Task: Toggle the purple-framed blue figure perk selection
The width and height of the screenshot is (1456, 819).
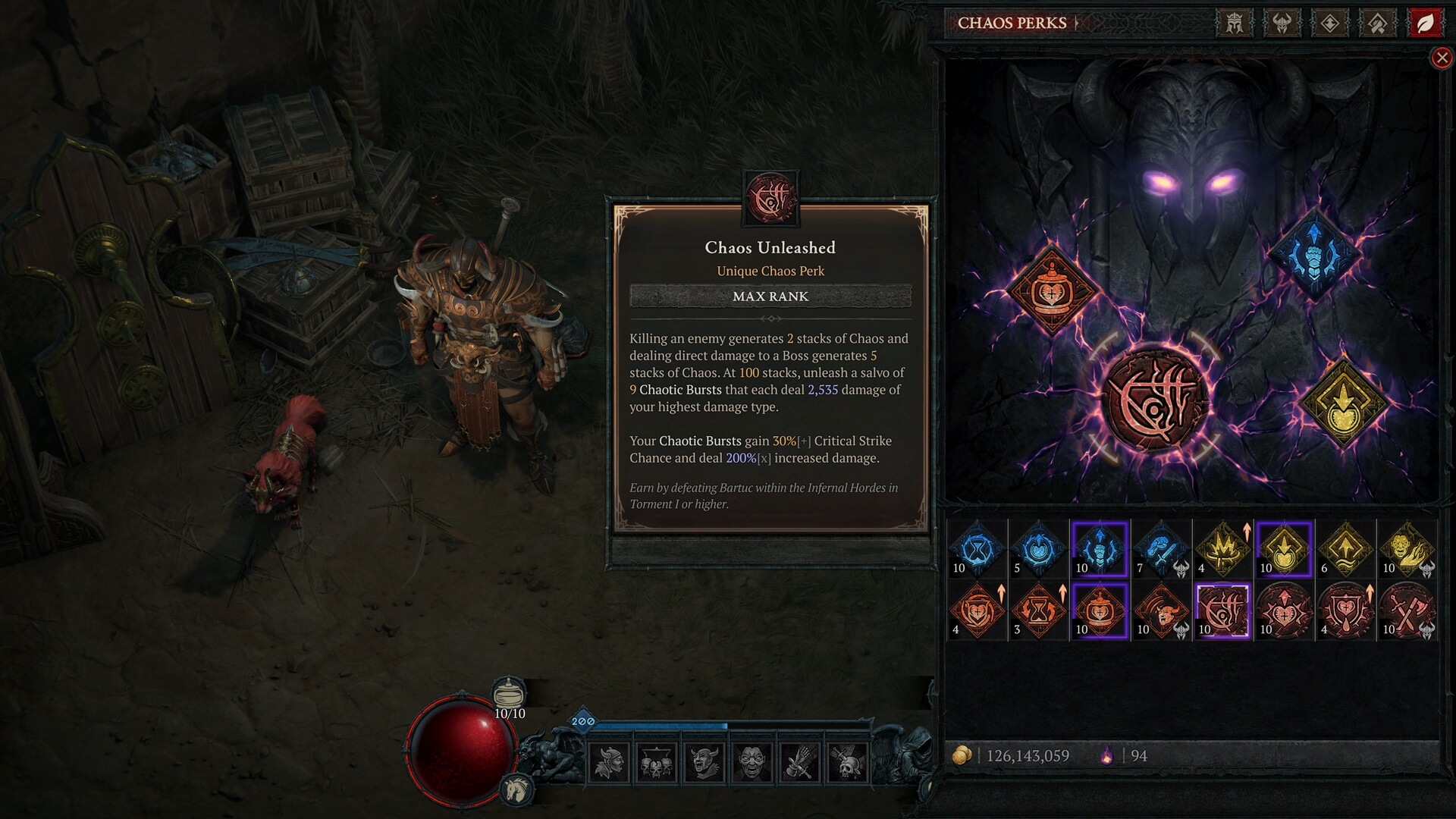Action: pos(1100,550)
